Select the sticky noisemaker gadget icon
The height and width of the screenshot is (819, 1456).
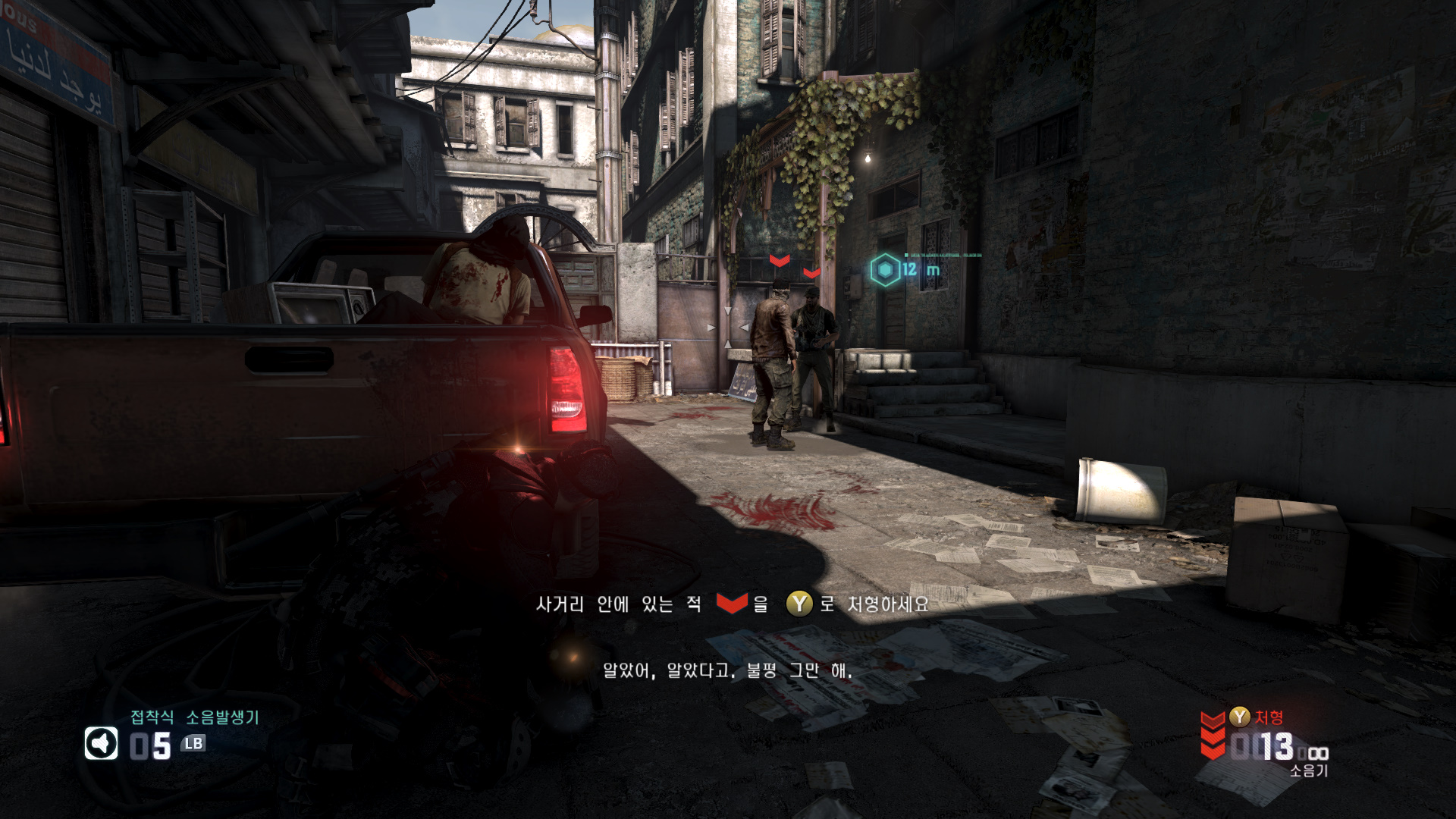tap(102, 744)
